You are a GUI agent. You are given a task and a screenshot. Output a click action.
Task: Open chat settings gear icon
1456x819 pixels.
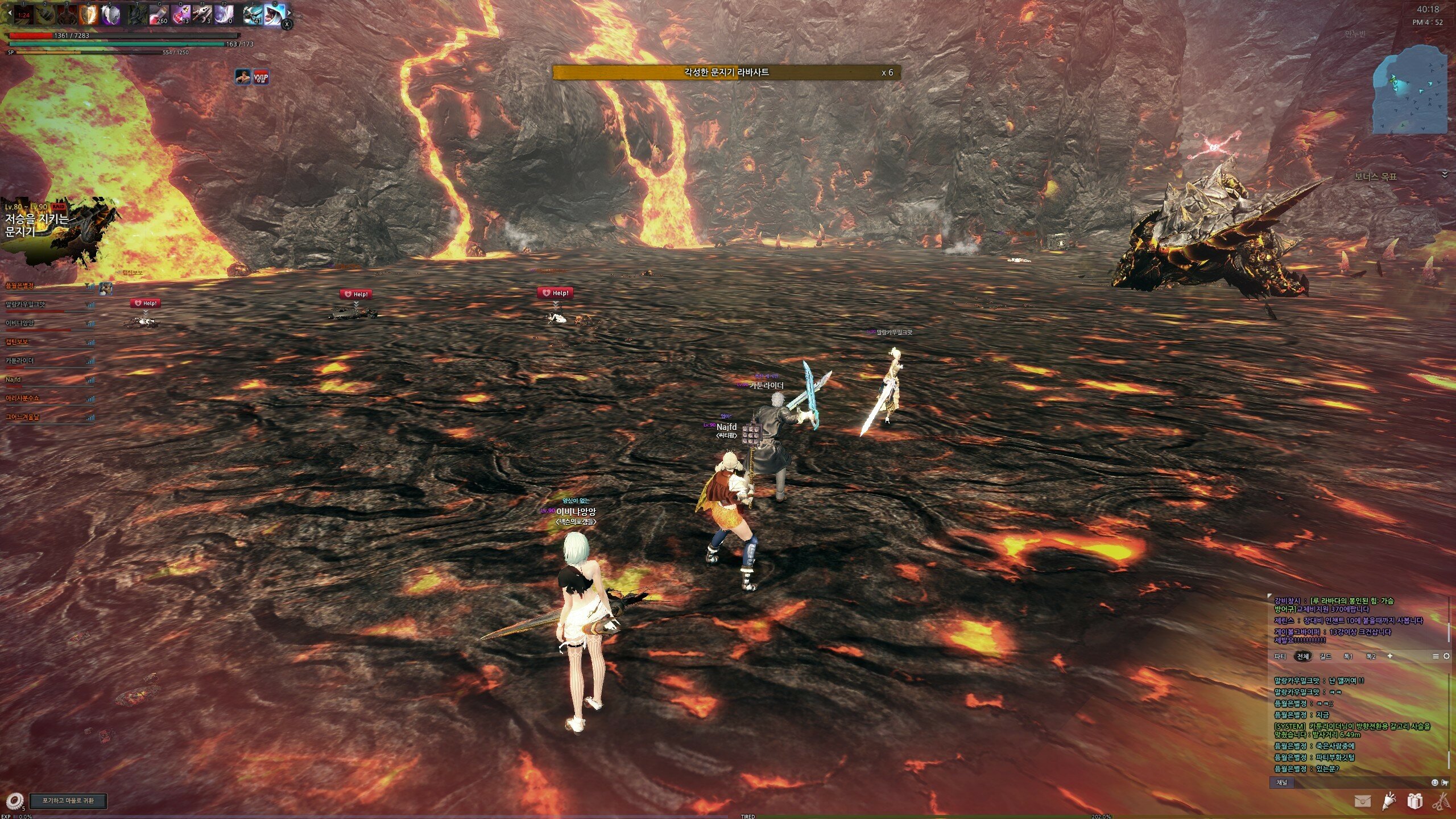point(1446,656)
